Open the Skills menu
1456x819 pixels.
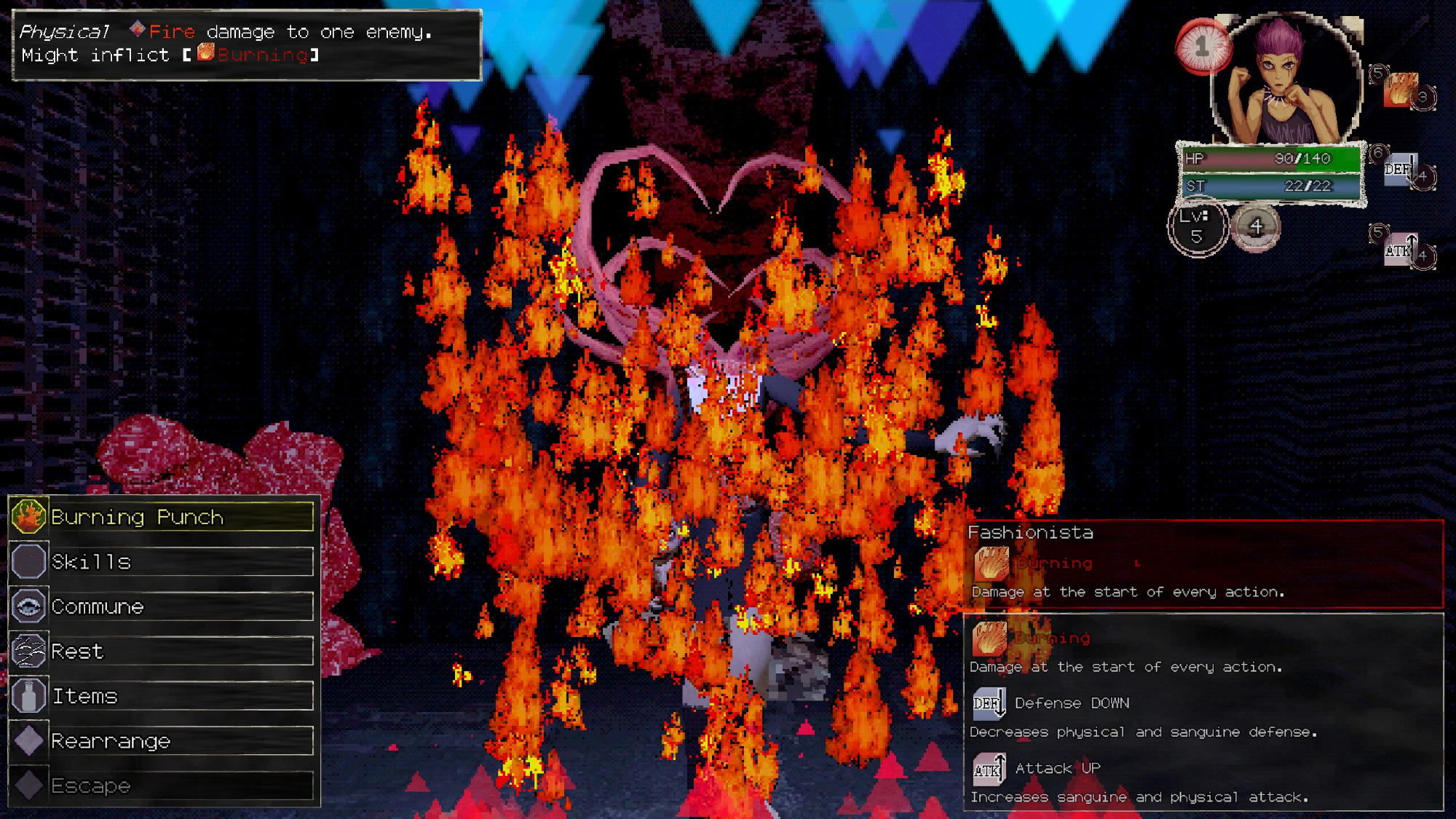pyautogui.click(x=162, y=562)
